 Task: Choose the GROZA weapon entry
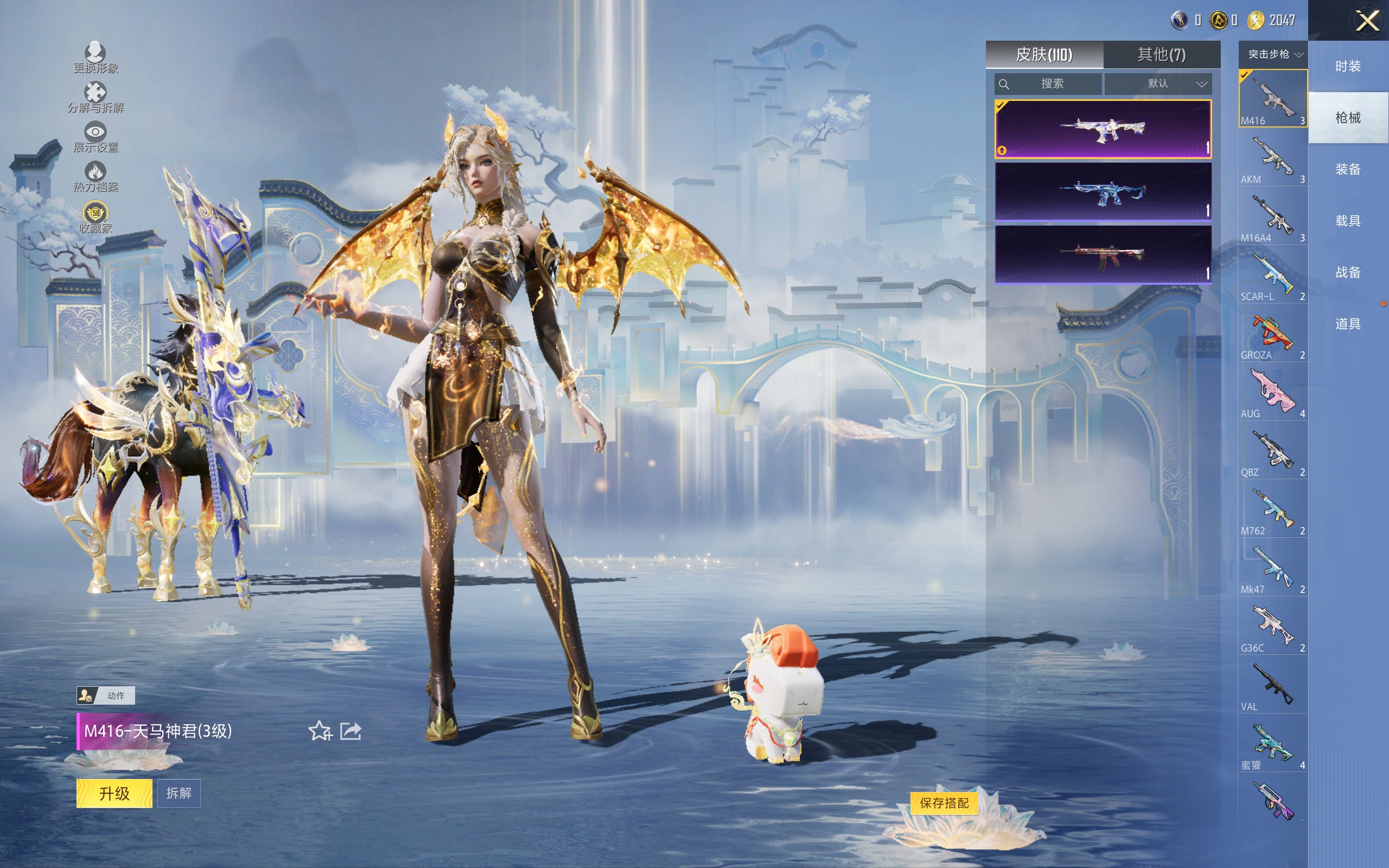(x=1272, y=335)
